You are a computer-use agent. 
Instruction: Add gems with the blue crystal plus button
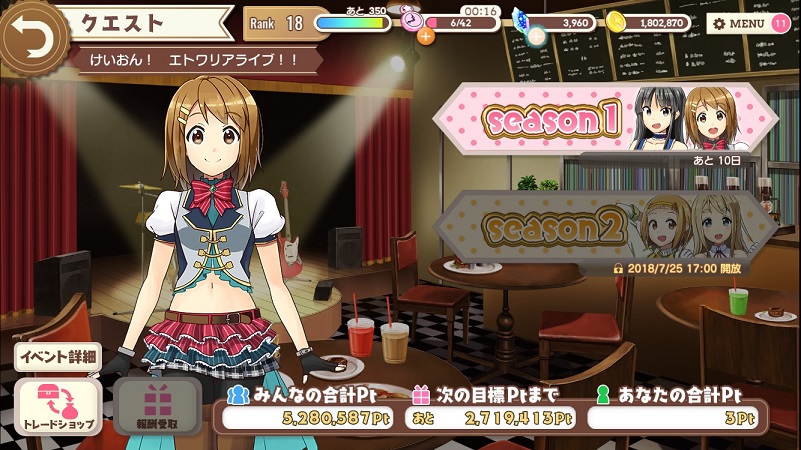click(536, 37)
